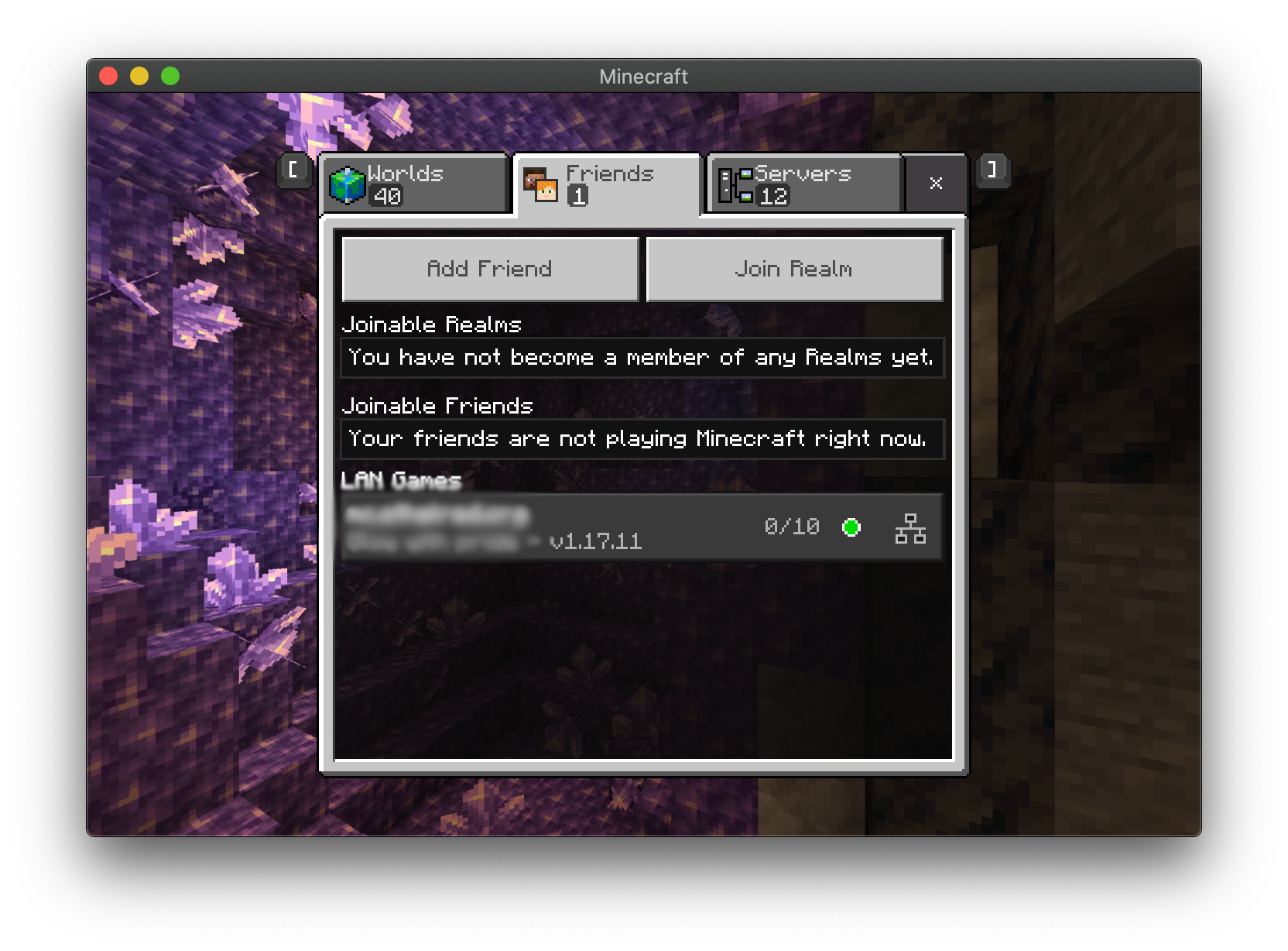
Task: Choose the Join Realm button
Action: coord(794,269)
